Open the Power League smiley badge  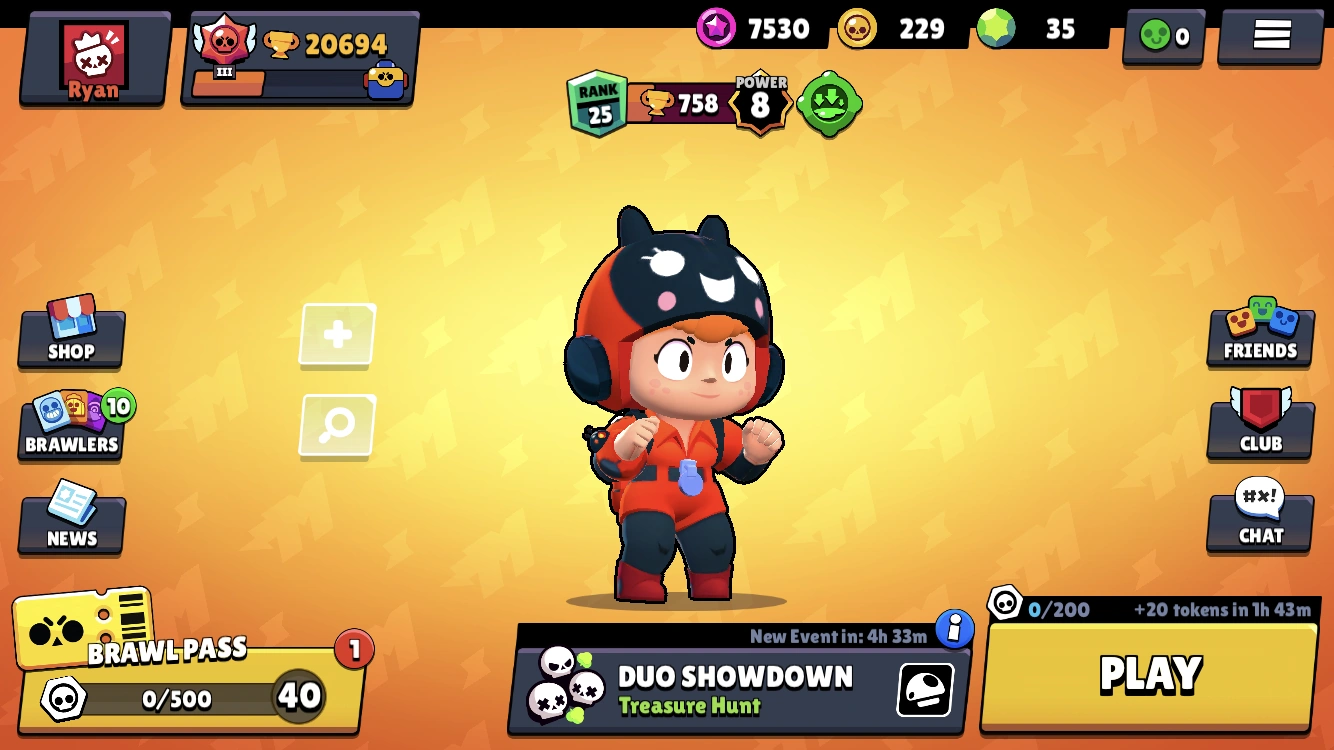coord(831,103)
